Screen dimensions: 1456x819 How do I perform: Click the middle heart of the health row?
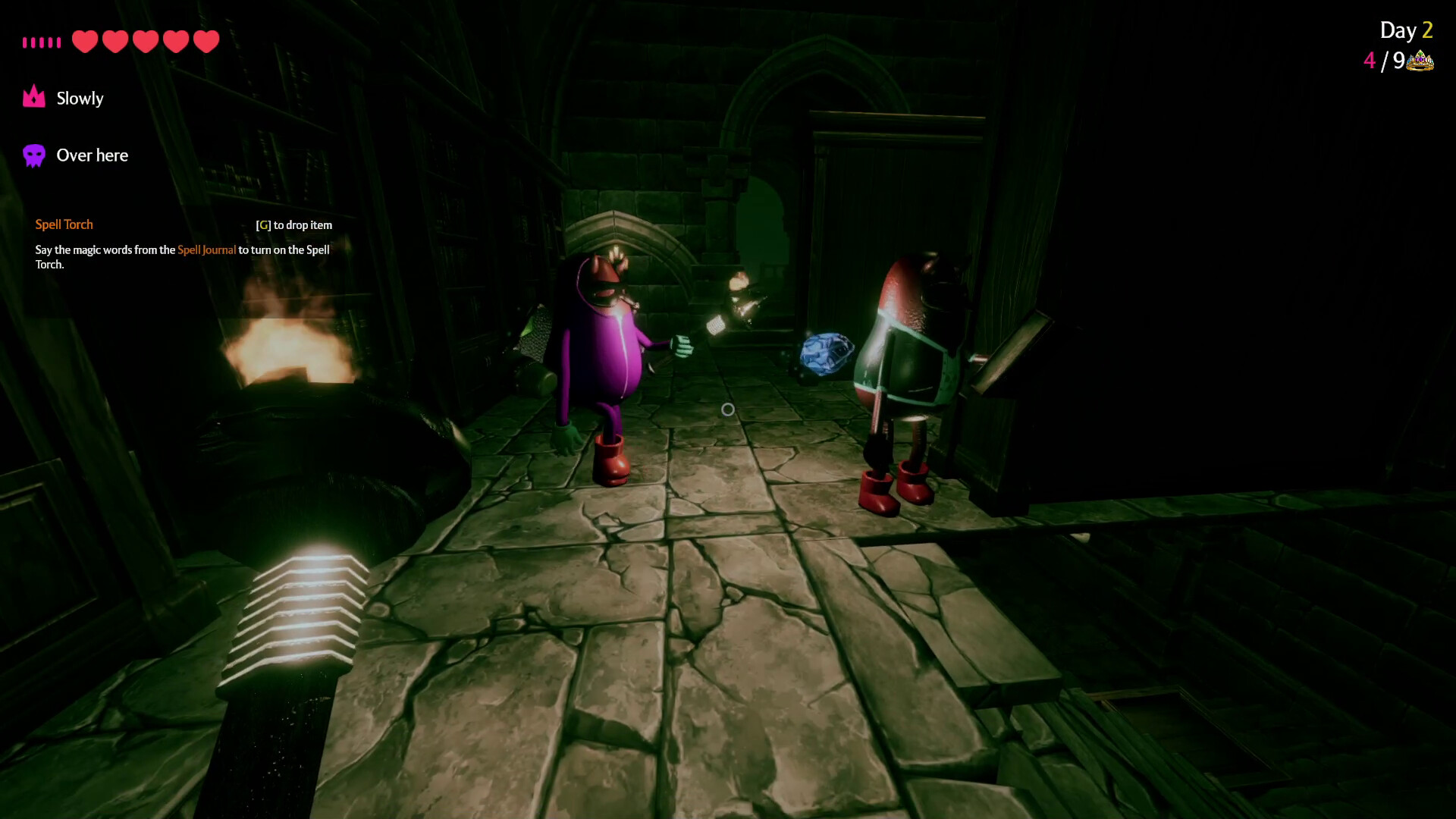(x=145, y=42)
